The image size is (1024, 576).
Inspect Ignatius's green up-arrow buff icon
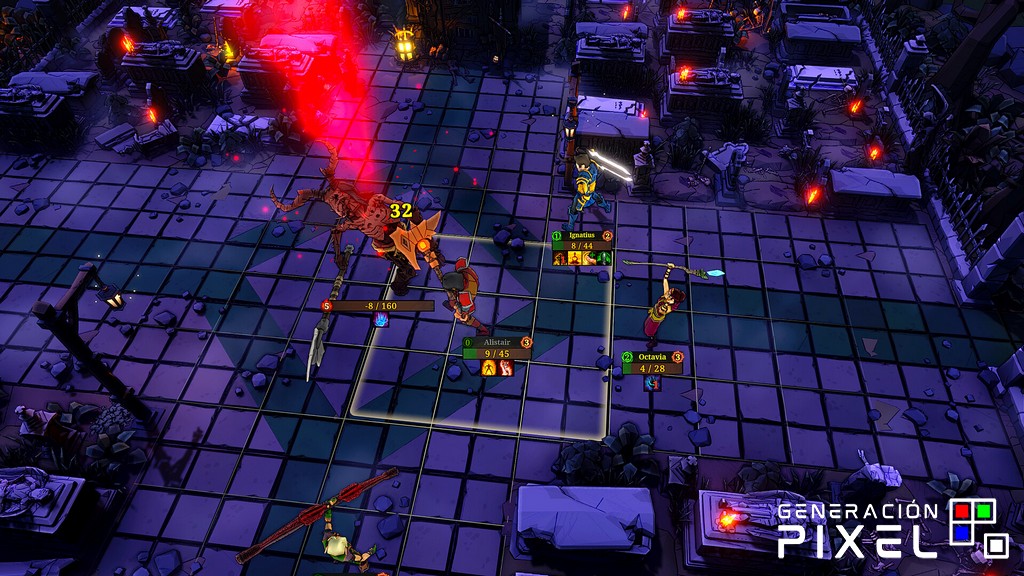(x=606, y=258)
